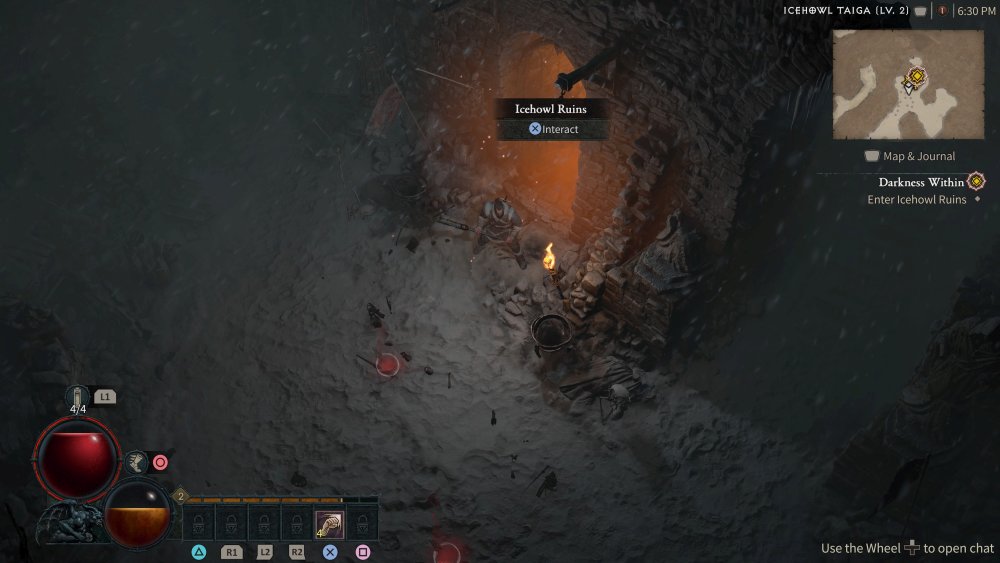Click the red notification icon beside the clock
Screen dimensions: 1000x563
941,11
